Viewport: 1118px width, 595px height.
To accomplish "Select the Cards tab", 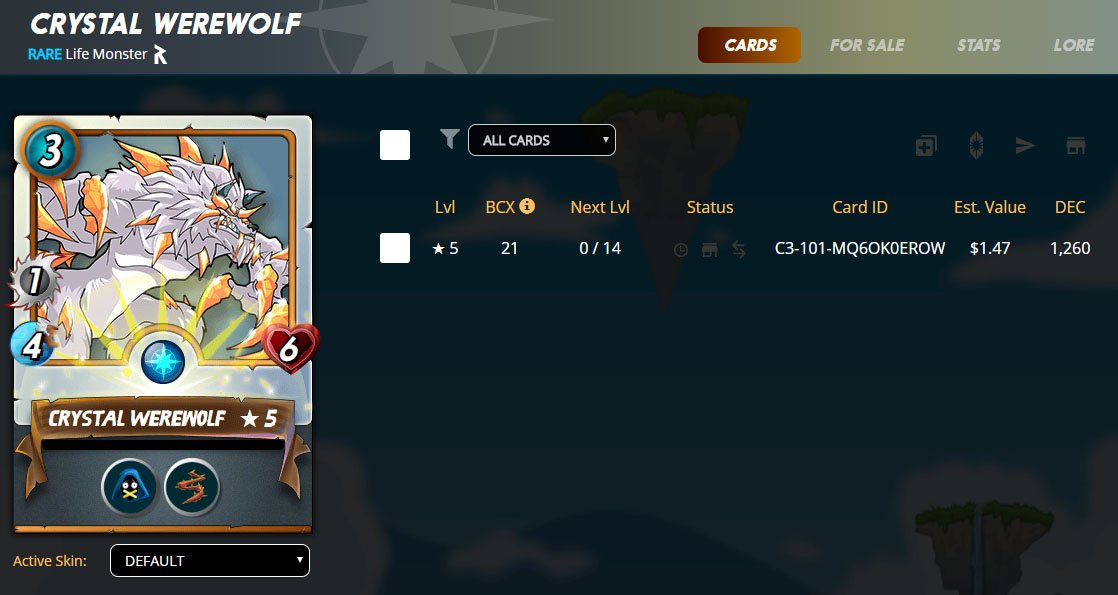I will [750, 45].
